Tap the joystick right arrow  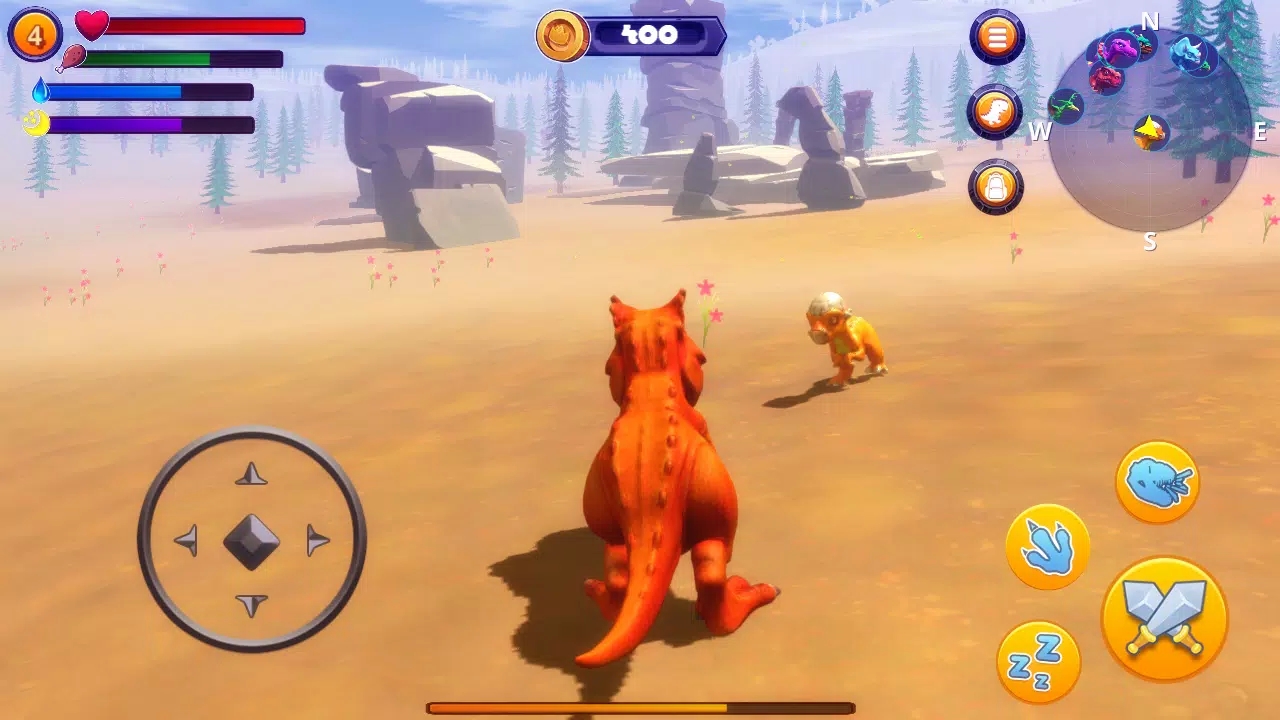tap(317, 541)
